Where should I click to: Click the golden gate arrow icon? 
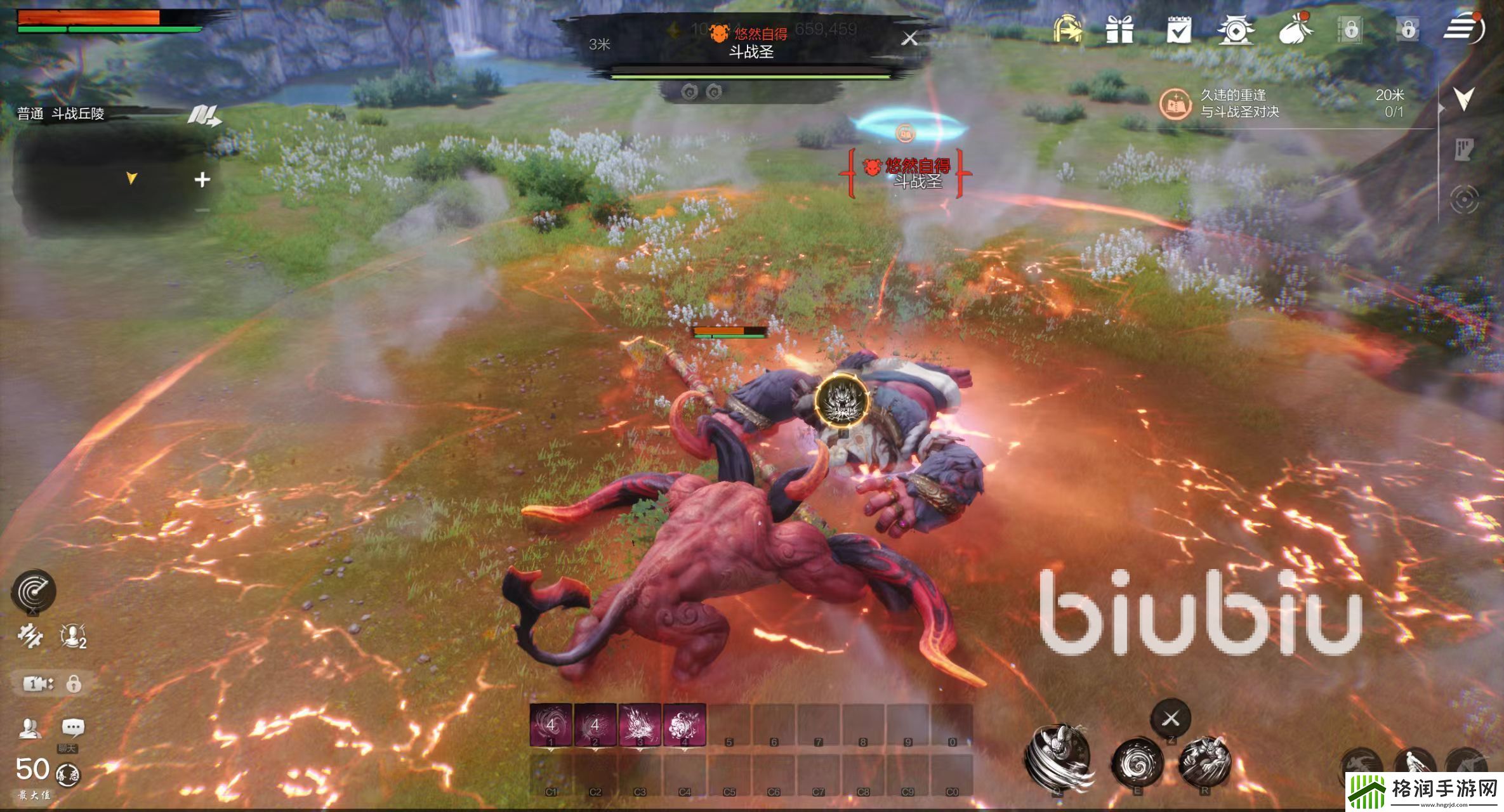point(1067,29)
